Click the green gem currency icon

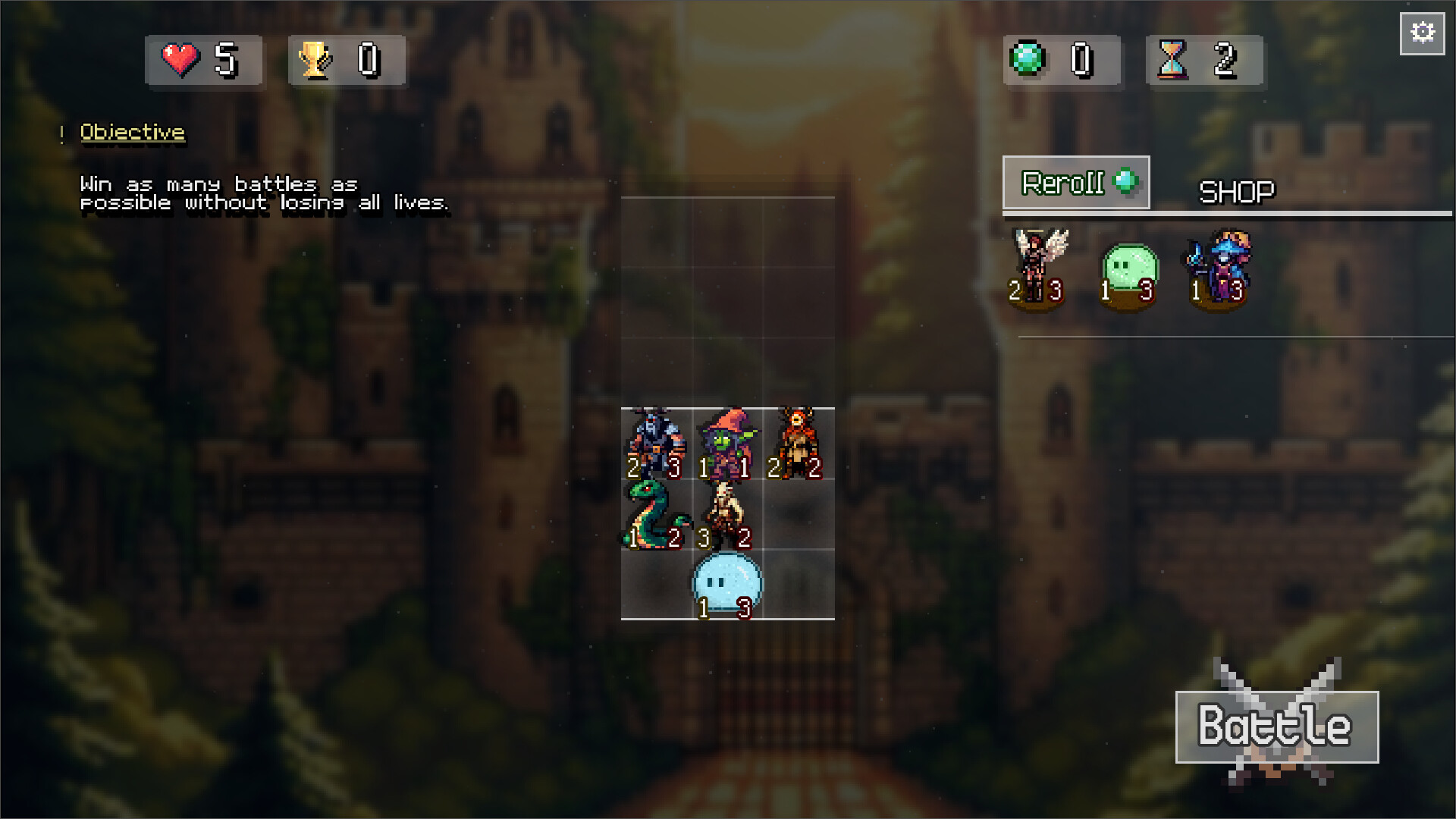pyautogui.click(x=1028, y=61)
